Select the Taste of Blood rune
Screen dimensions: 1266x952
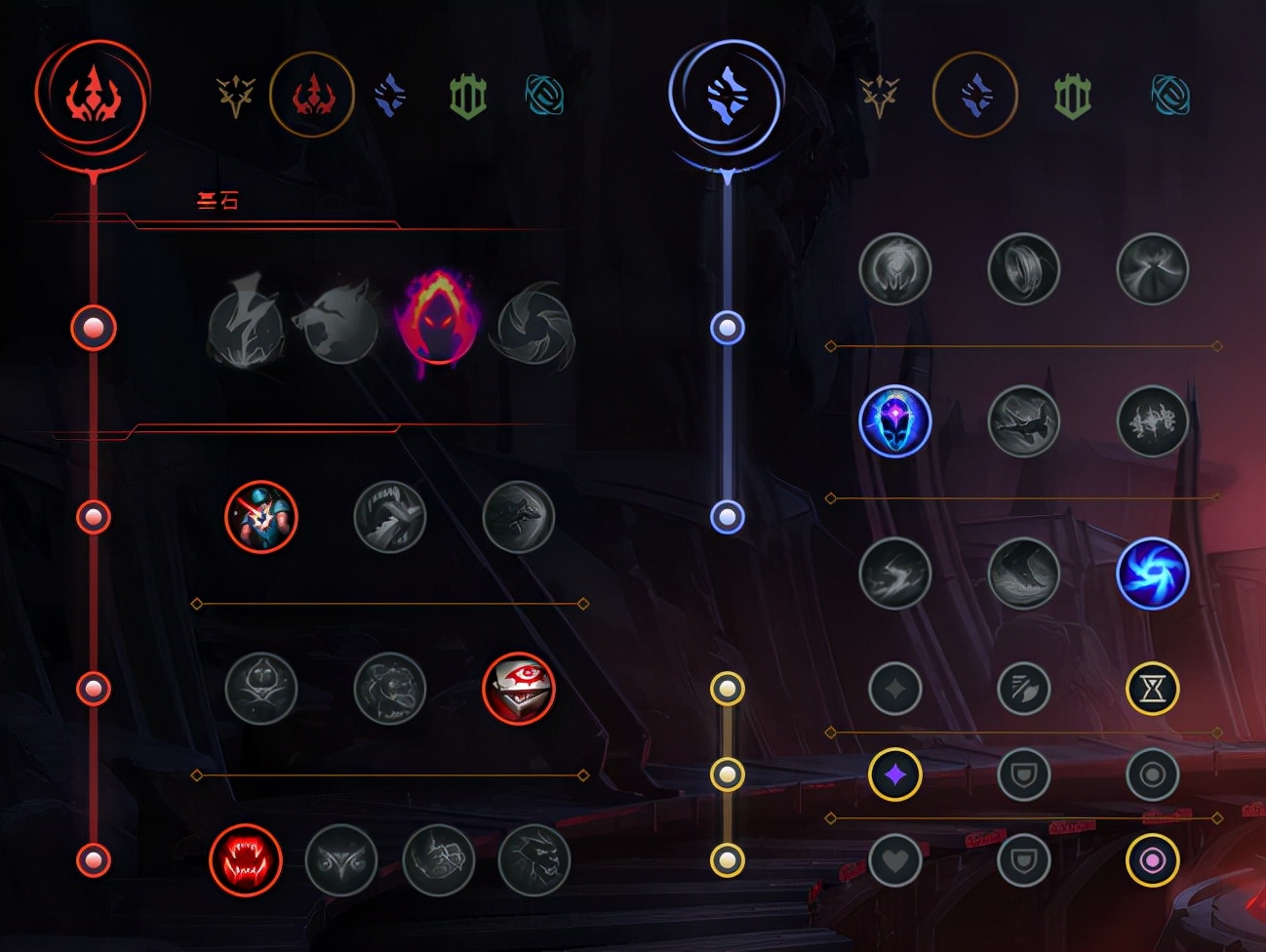click(390, 516)
